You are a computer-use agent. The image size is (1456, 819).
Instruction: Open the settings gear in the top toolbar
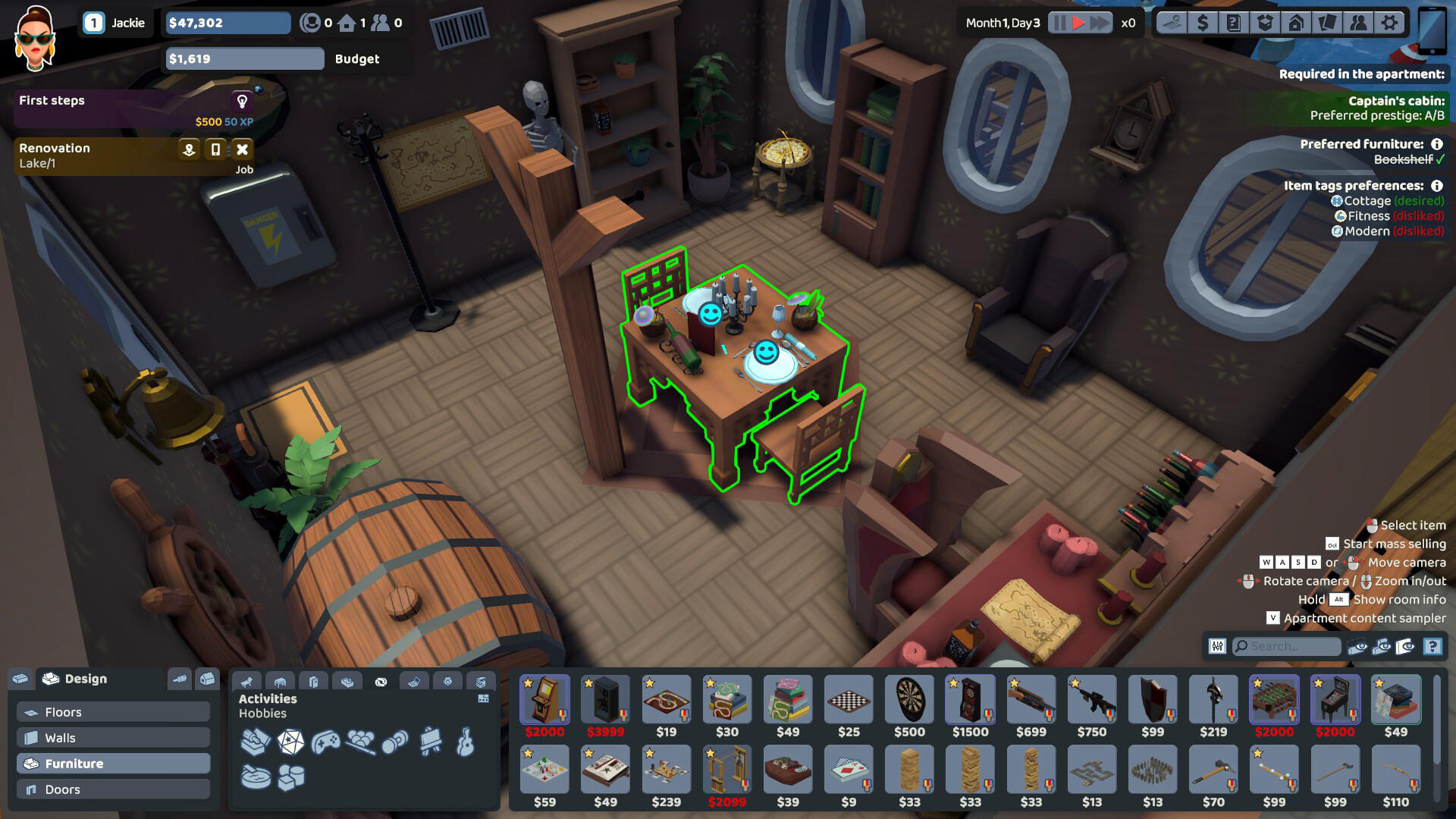click(1389, 23)
